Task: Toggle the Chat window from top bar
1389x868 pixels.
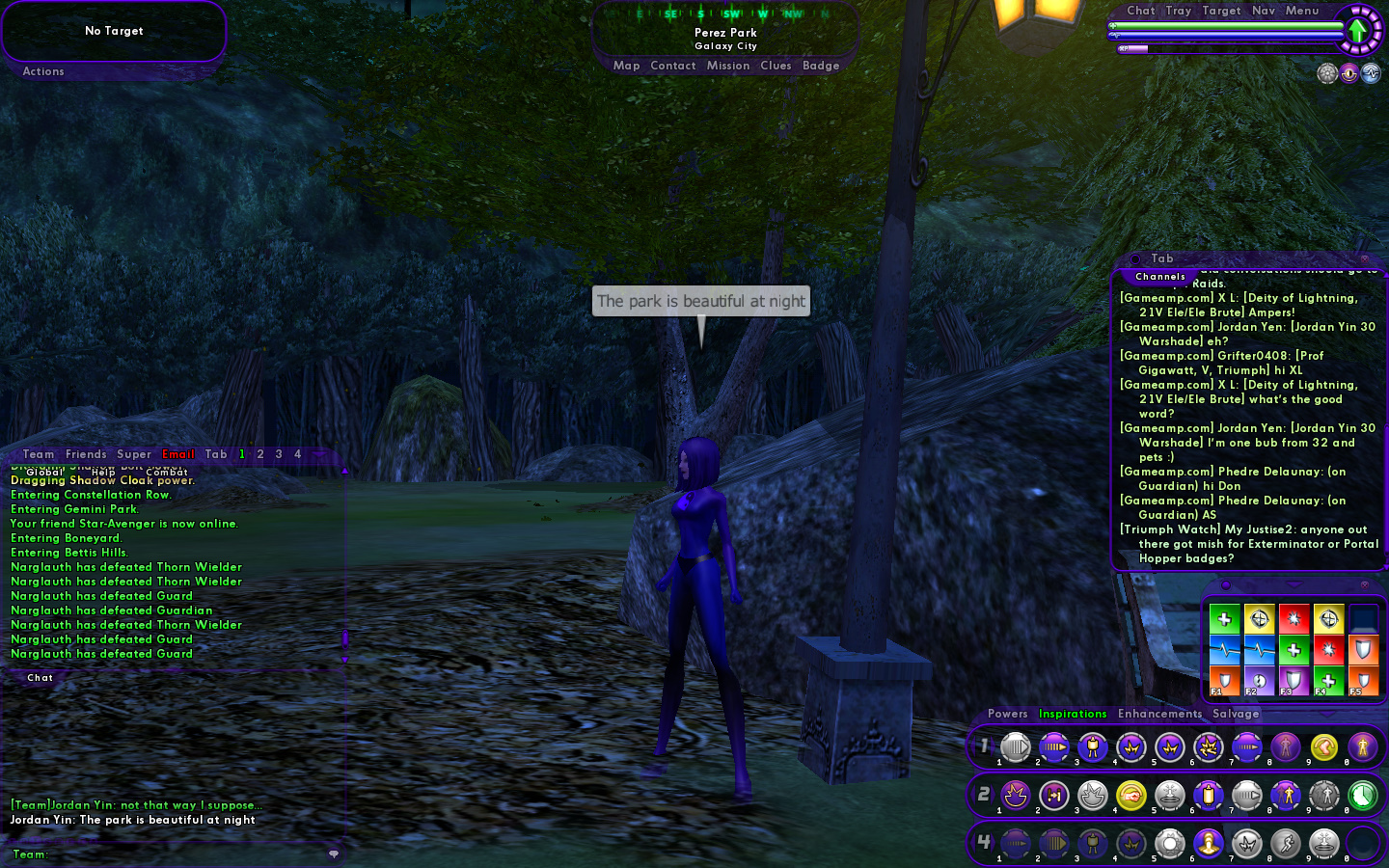Action: (x=1140, y=11)
